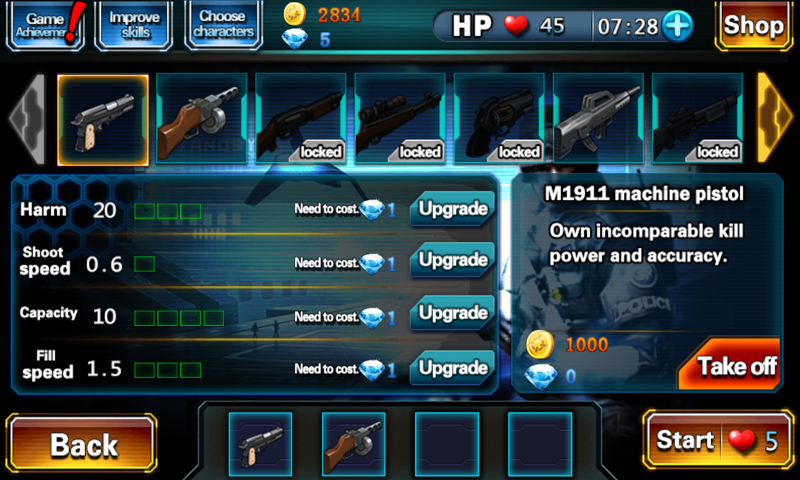This screenshot has width=800, height=480.
Task: Open the Shop
Action: point(753,25)
